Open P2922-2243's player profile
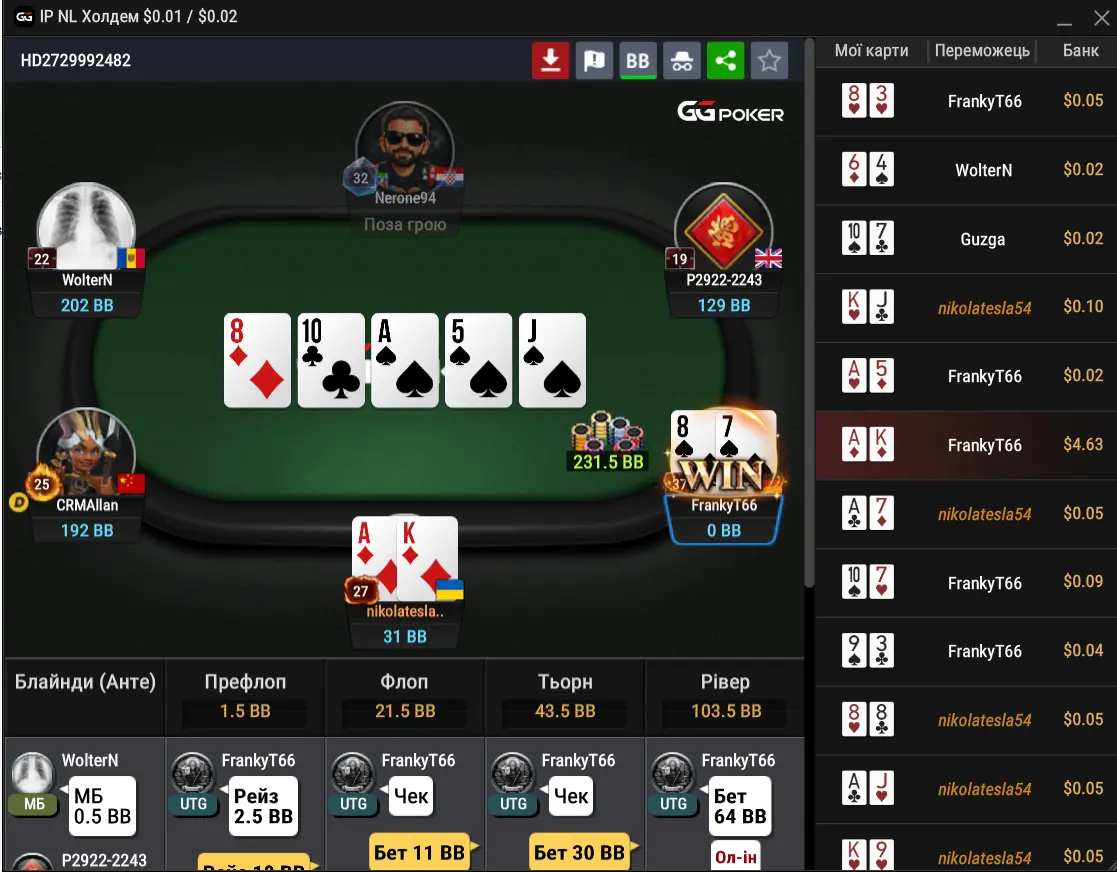Screen dimensions: 1117x872 pyautogui.click(x=724, y=230)
